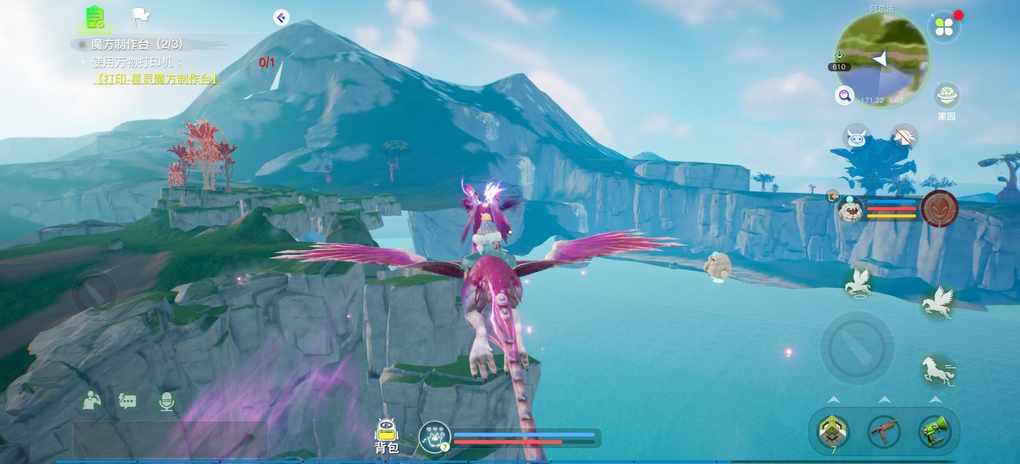The height and width of the screenshot is (464, 1020).
Task: Switch to the flag tab
Action: [140, 17]
